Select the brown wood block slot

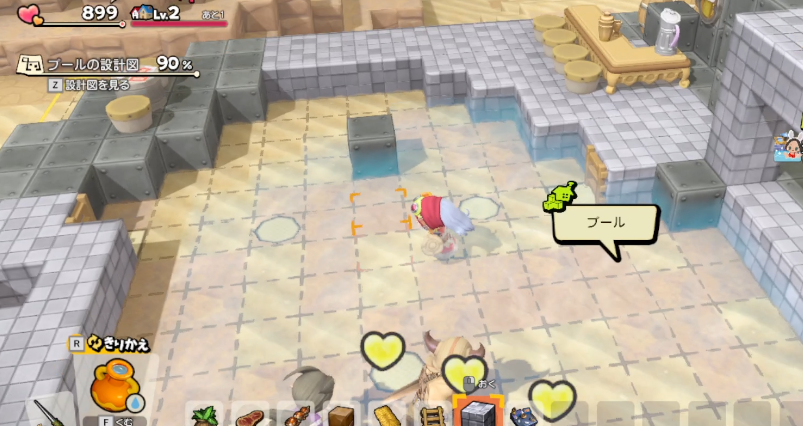[x=340, y=416]
